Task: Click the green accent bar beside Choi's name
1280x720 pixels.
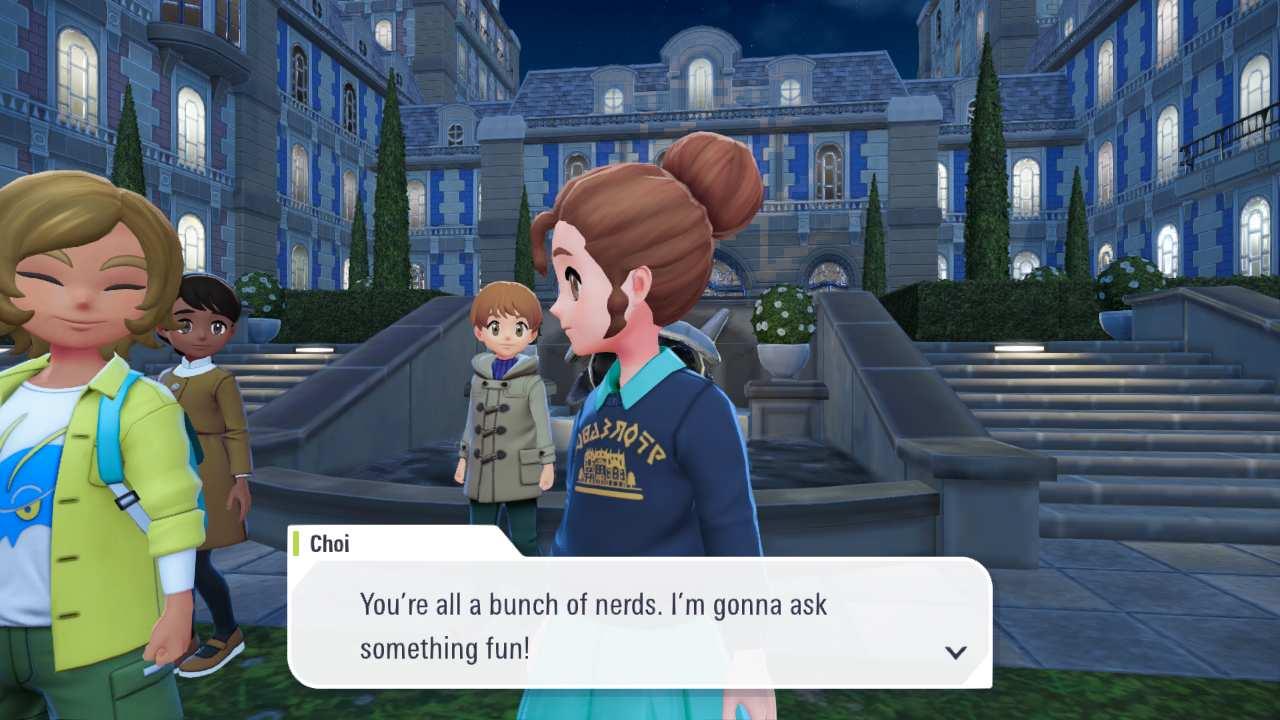Action: click(297, 544)
